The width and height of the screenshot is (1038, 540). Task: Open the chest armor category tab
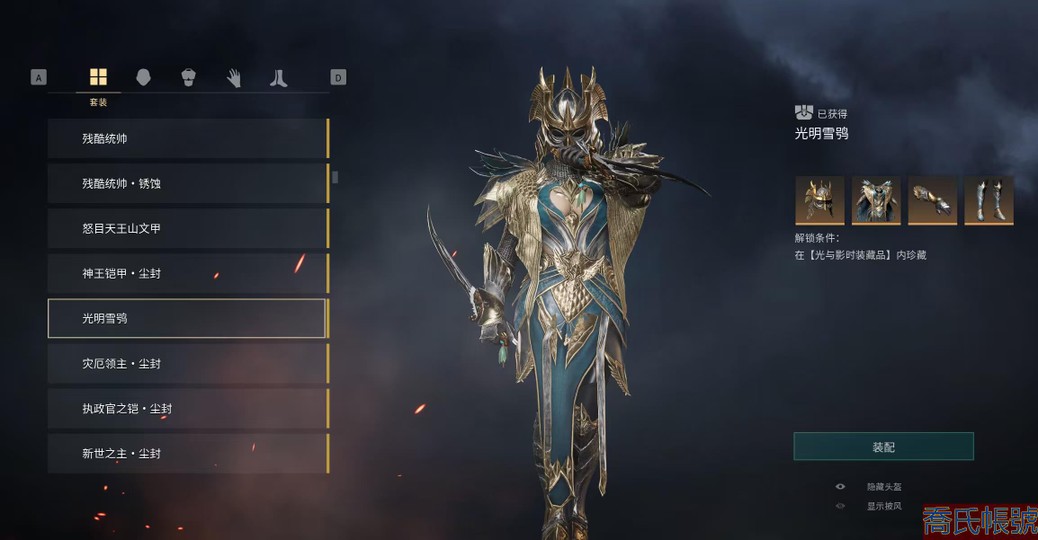coord(188,78)
